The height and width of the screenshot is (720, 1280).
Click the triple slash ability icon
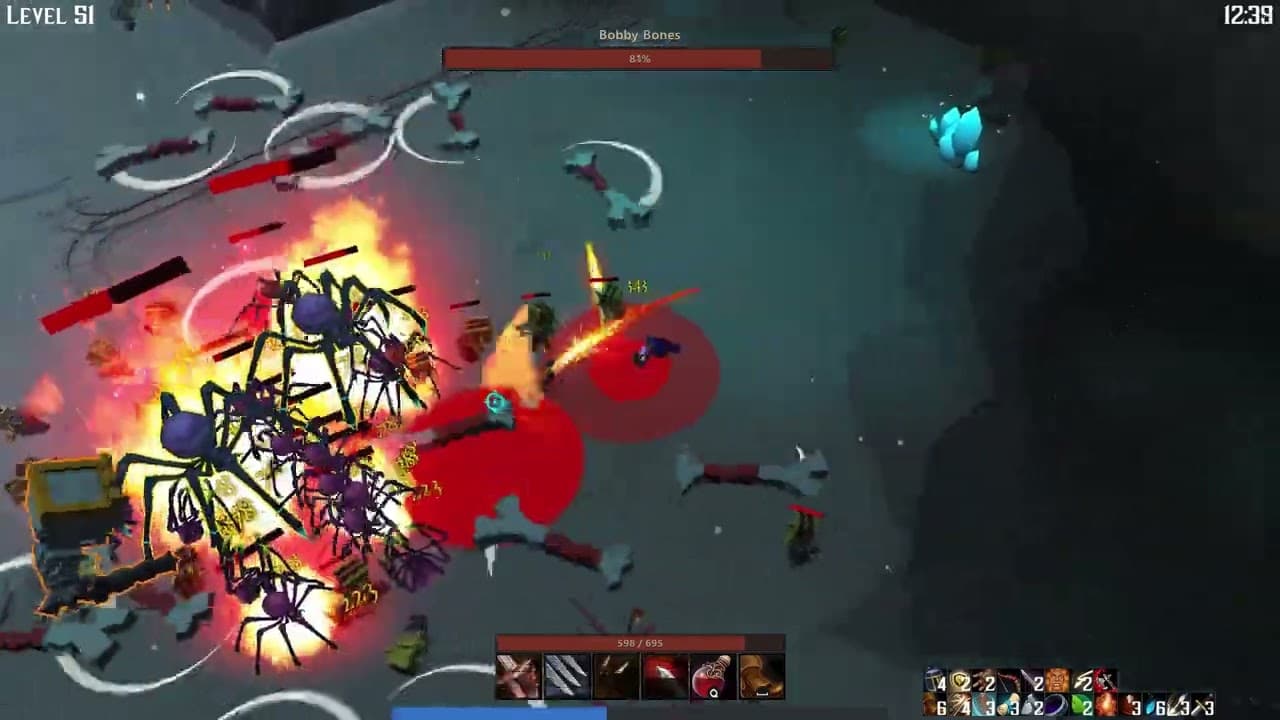(x=566, y=676)
